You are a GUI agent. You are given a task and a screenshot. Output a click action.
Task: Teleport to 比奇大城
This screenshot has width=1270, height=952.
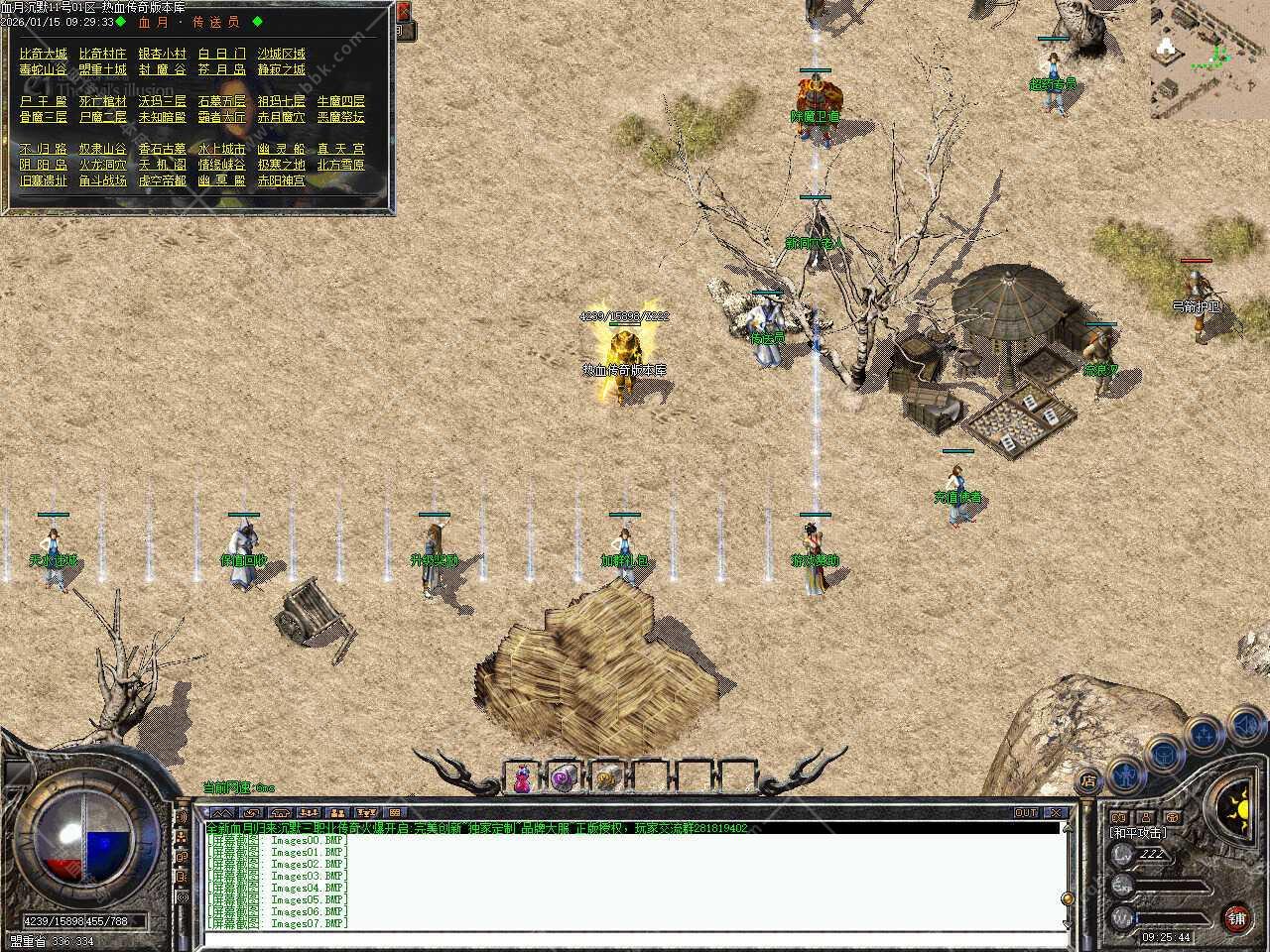(x=43, y=54)
